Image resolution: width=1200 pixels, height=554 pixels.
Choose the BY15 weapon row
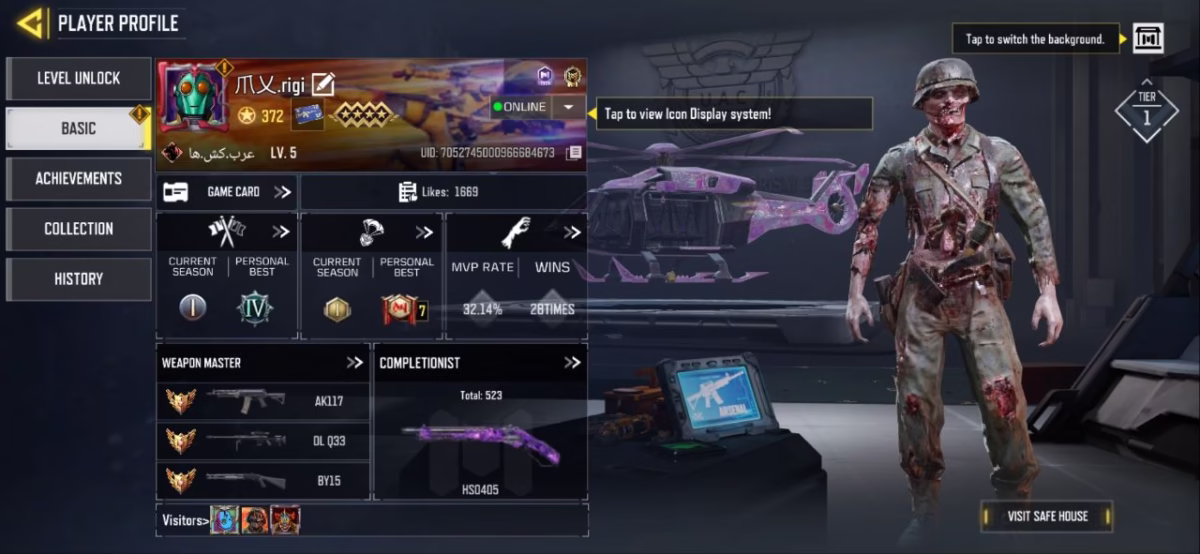click(x=263, y=480)
